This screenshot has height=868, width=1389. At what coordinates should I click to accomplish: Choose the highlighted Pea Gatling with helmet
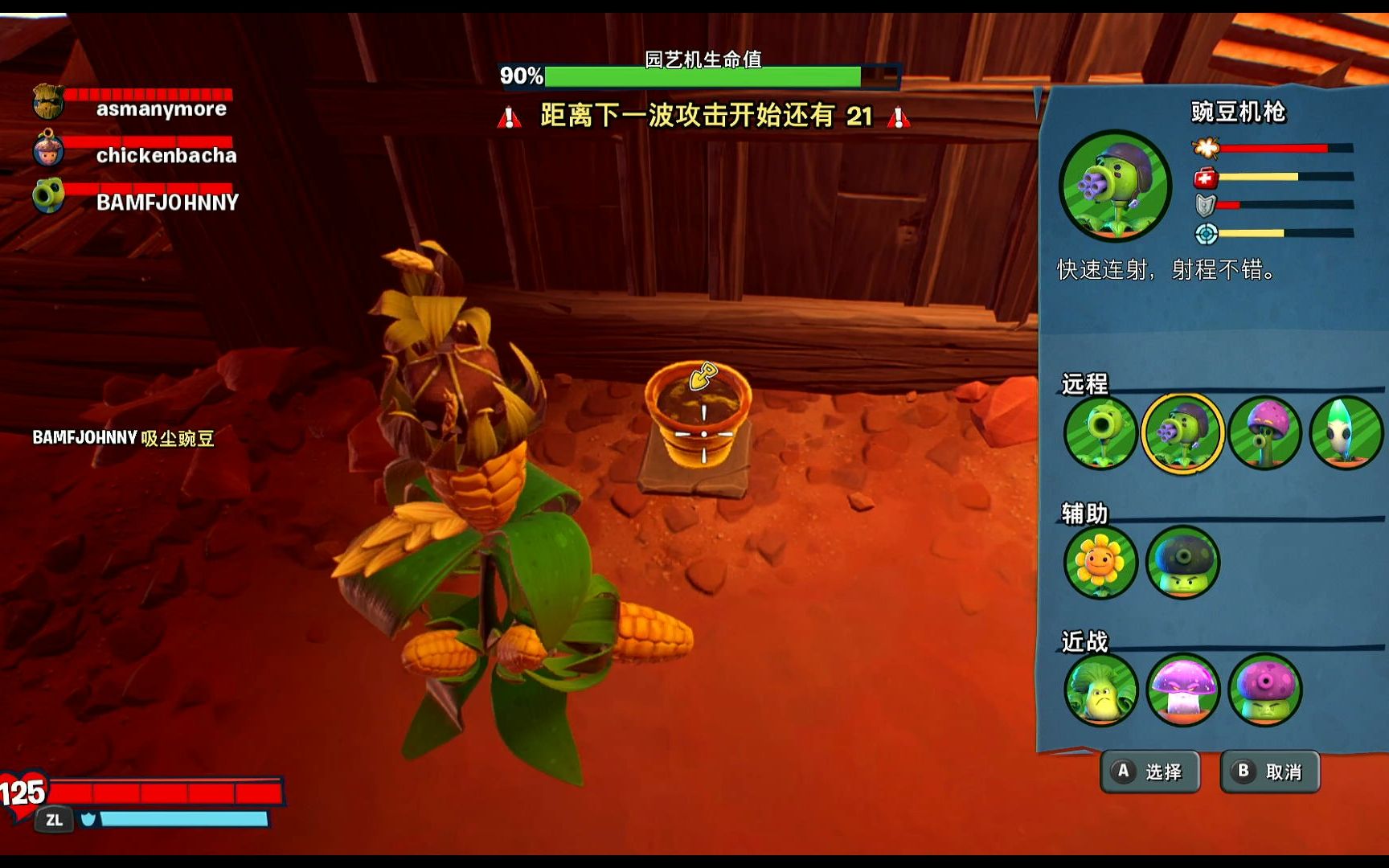click(1182, 432)
